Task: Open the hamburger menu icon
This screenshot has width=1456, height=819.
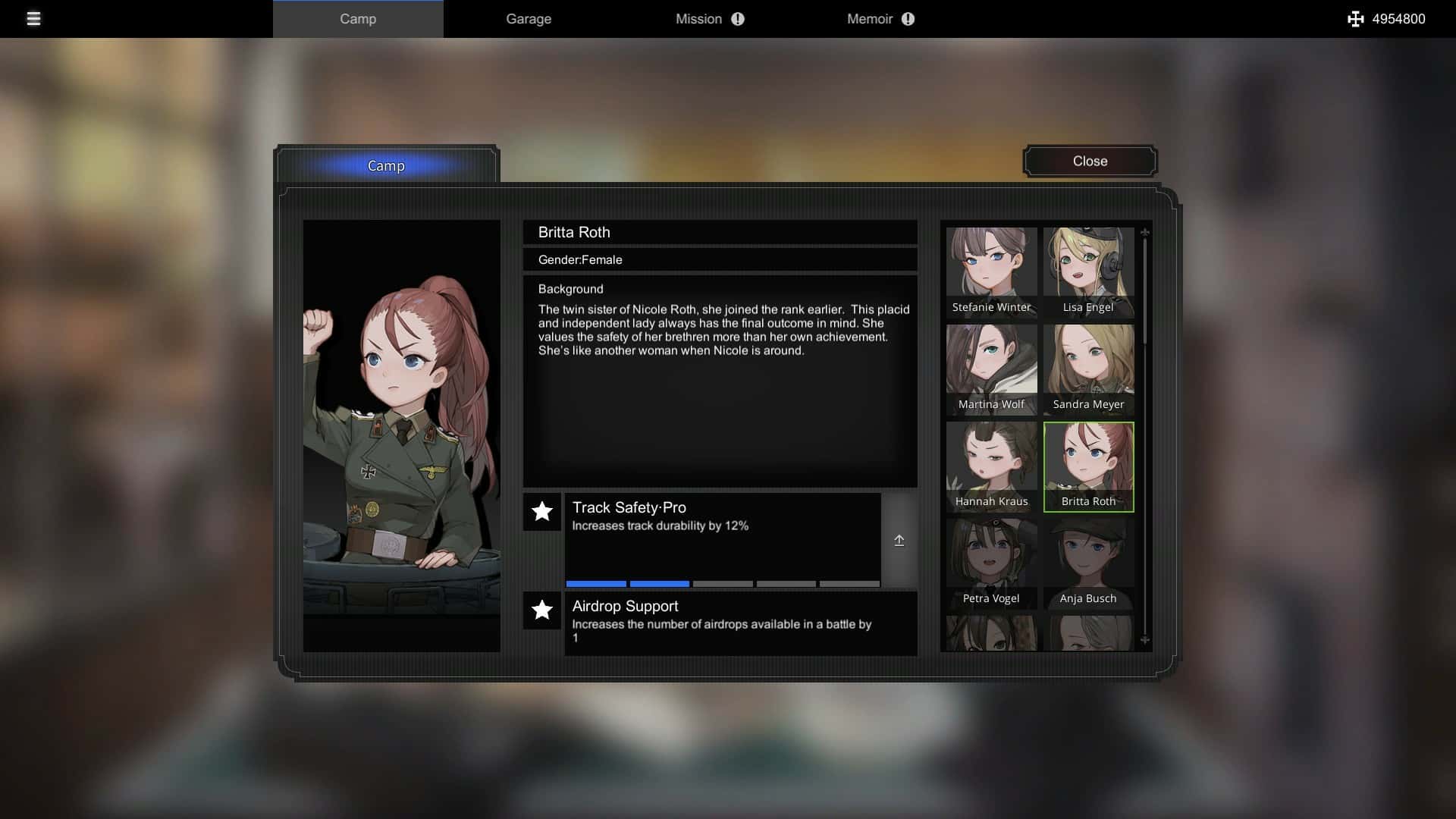Action: pos(33,19)
